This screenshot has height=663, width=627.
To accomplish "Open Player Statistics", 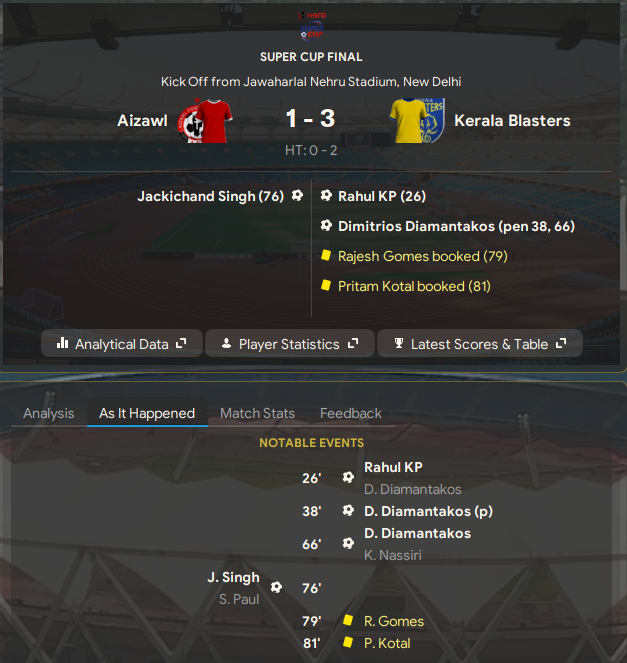I will (x=289, y=344).
